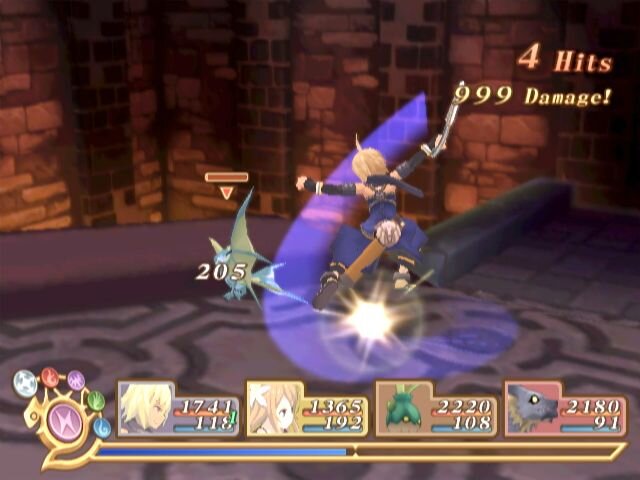Viewport: 640px width, 480px height.
Task: Click the small green element orb
Action: pos(96,401)
